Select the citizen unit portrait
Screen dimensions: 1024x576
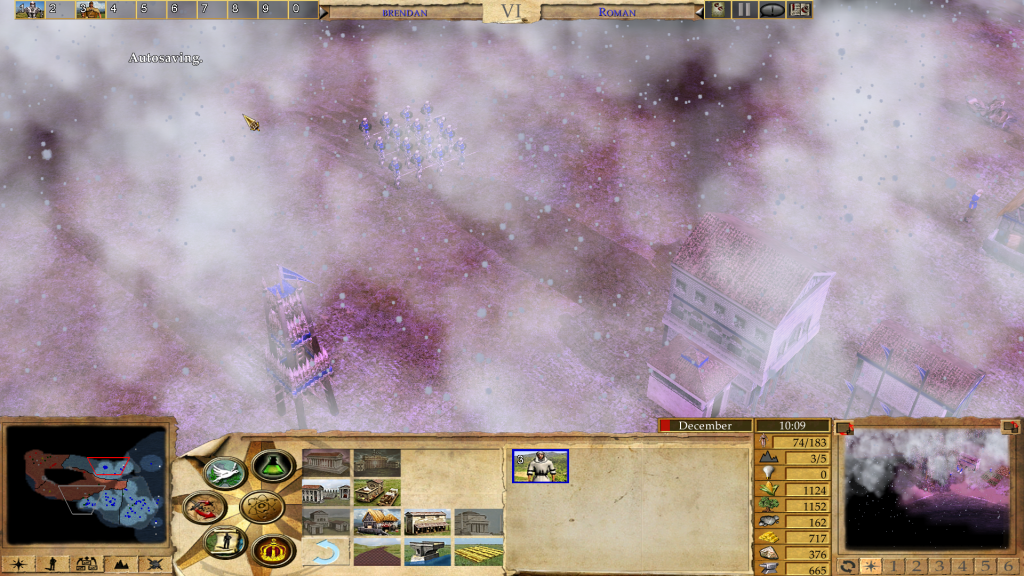[x=540, y=466]
